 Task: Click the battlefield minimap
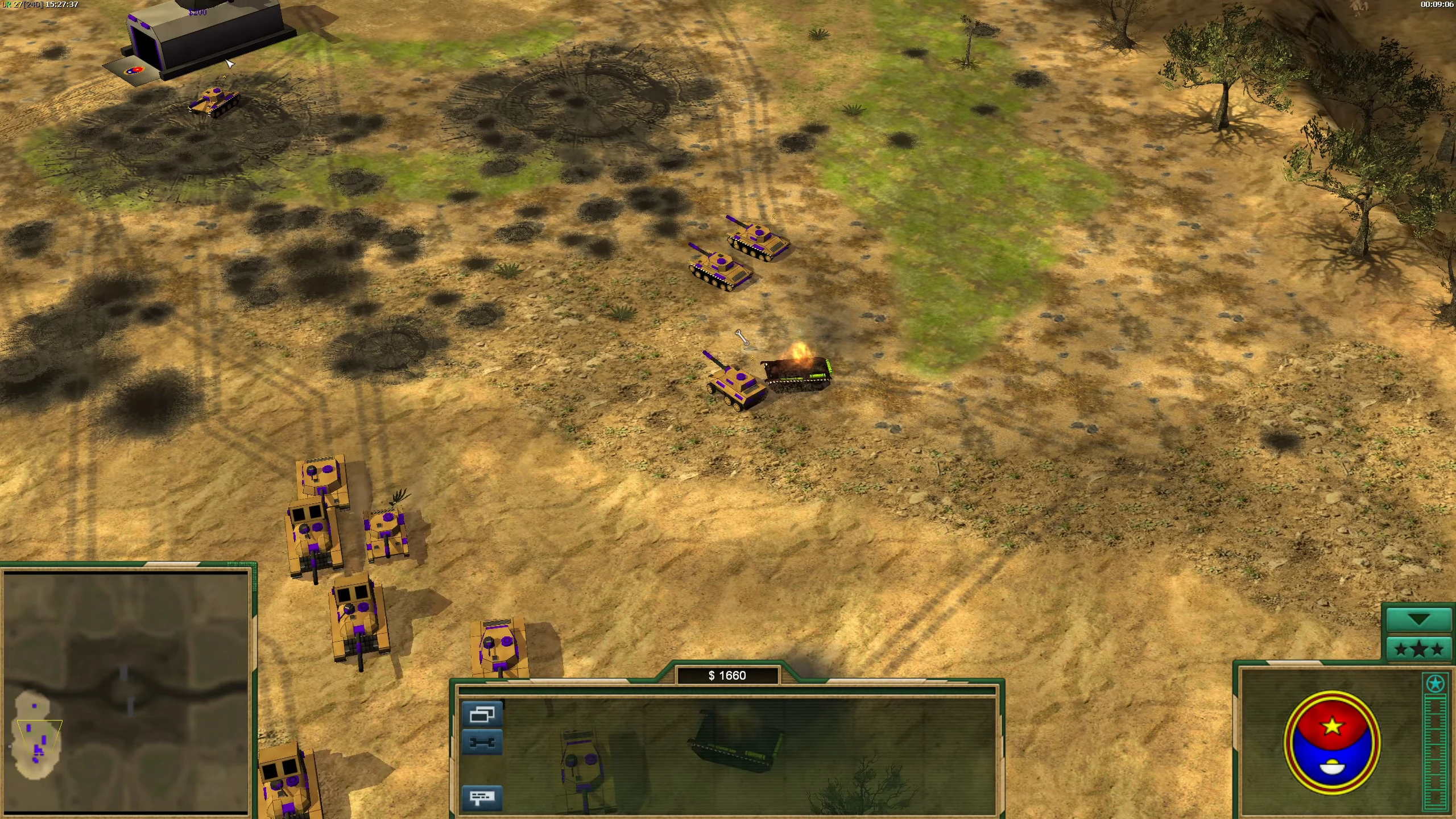[125, 691]
